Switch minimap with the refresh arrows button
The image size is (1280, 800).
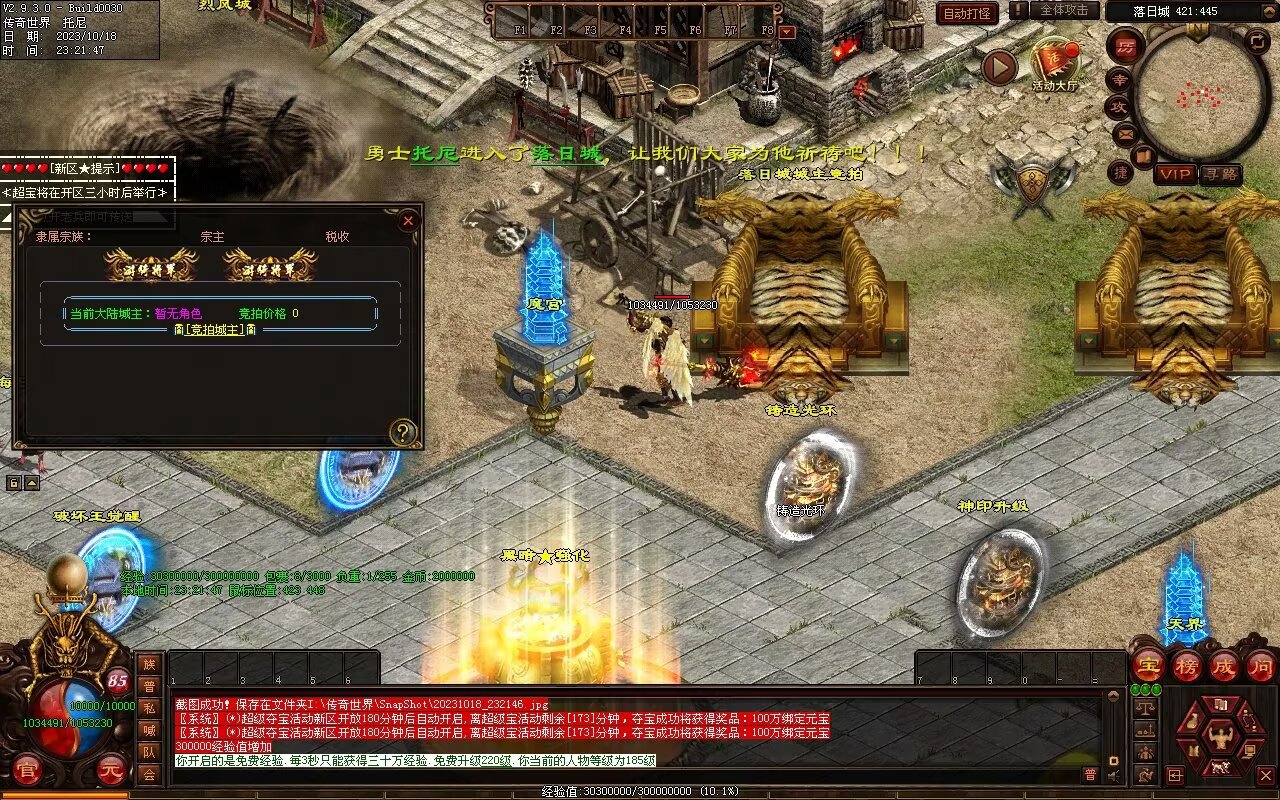coord(1257,41)
